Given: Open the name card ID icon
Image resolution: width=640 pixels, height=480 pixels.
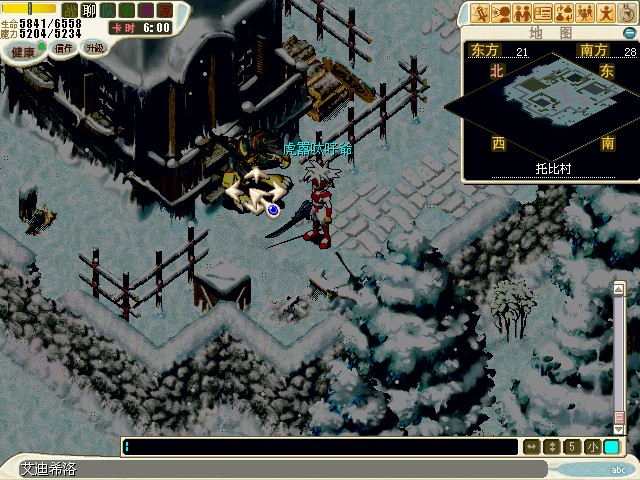Looking at the screenshot, I should click(x=543, y=13).
